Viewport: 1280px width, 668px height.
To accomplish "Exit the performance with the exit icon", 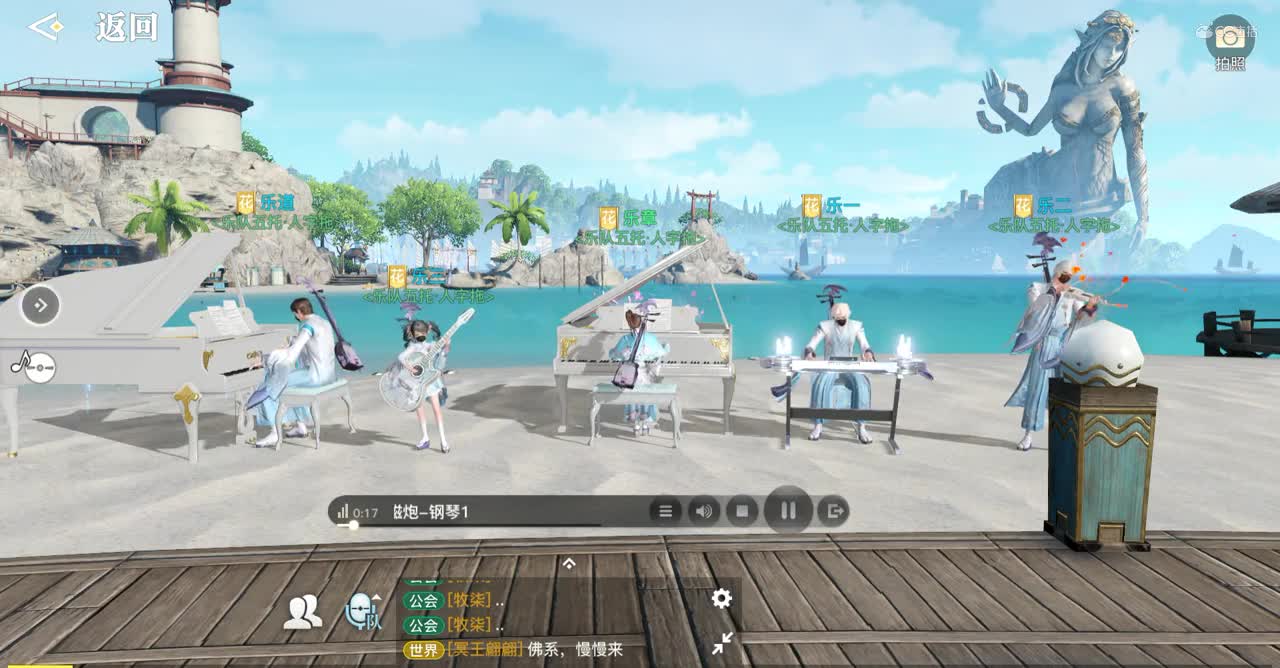I will (x=832, y=512).
